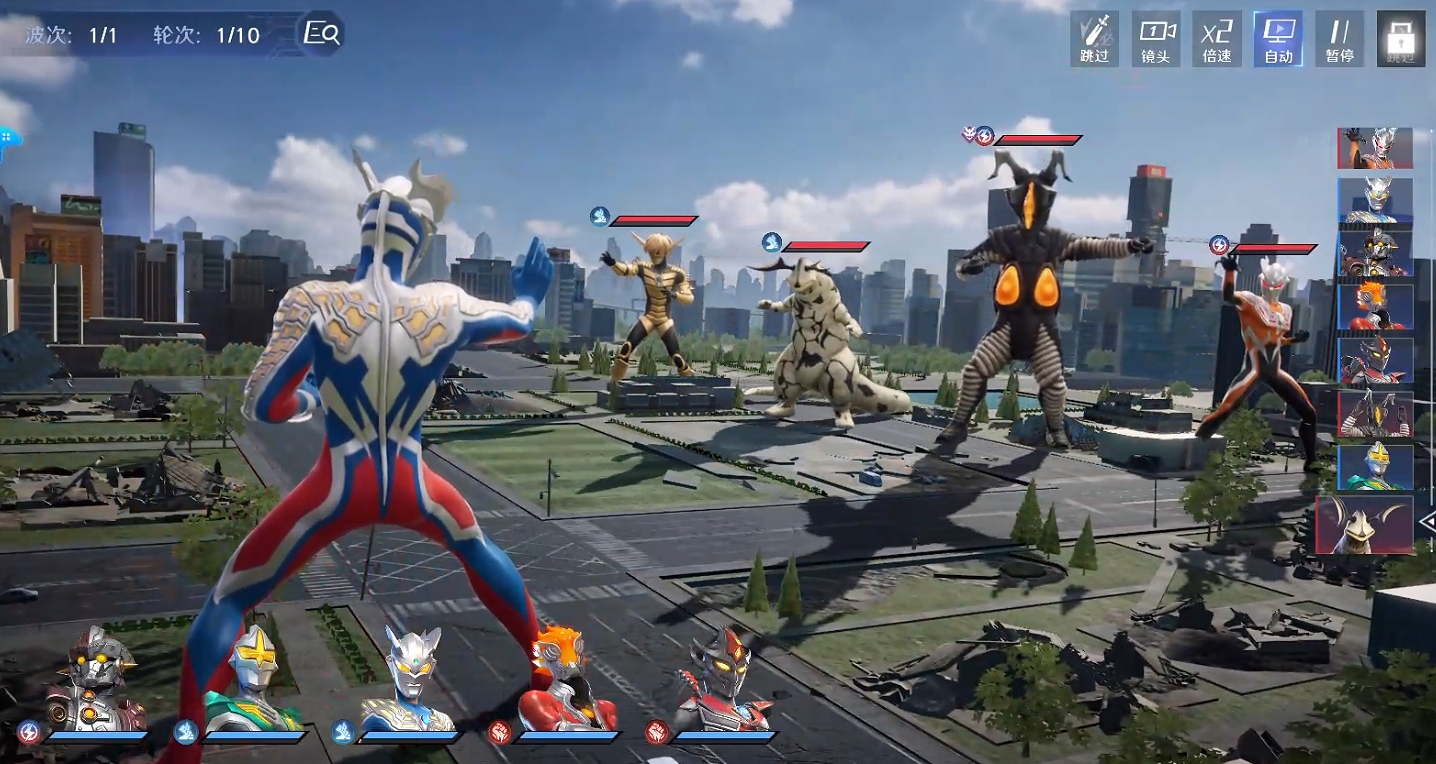
Task: Select the flame-headed hero in bottom team row
Action: (566, 680)
